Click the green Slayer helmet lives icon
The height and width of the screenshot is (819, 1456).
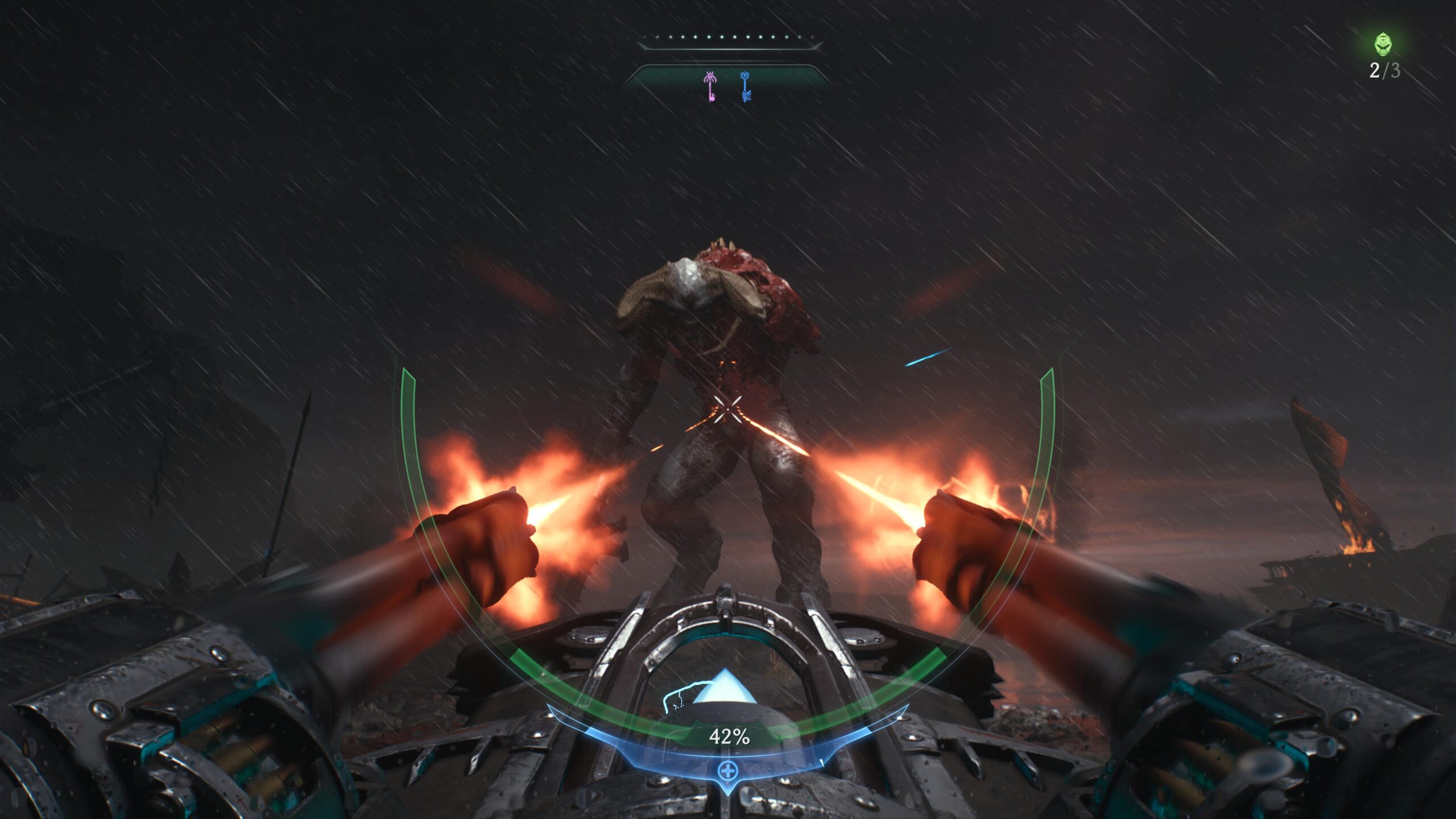pyautogui.click(x=1383, y=45)
